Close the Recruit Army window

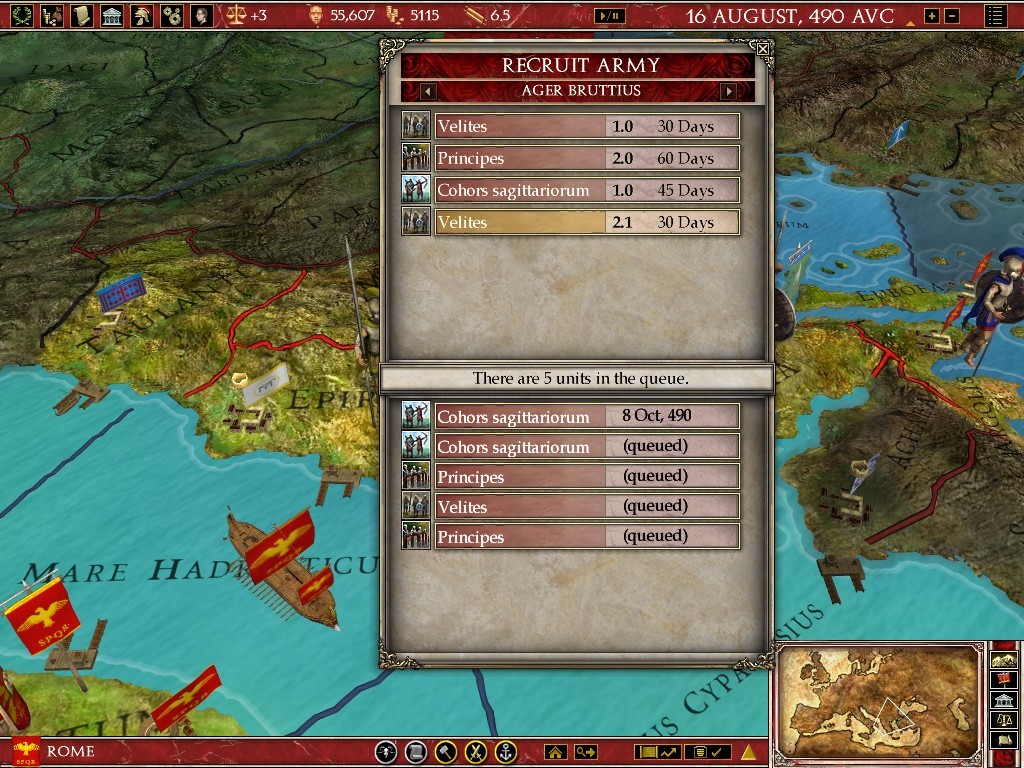click(x=763, y=48)
